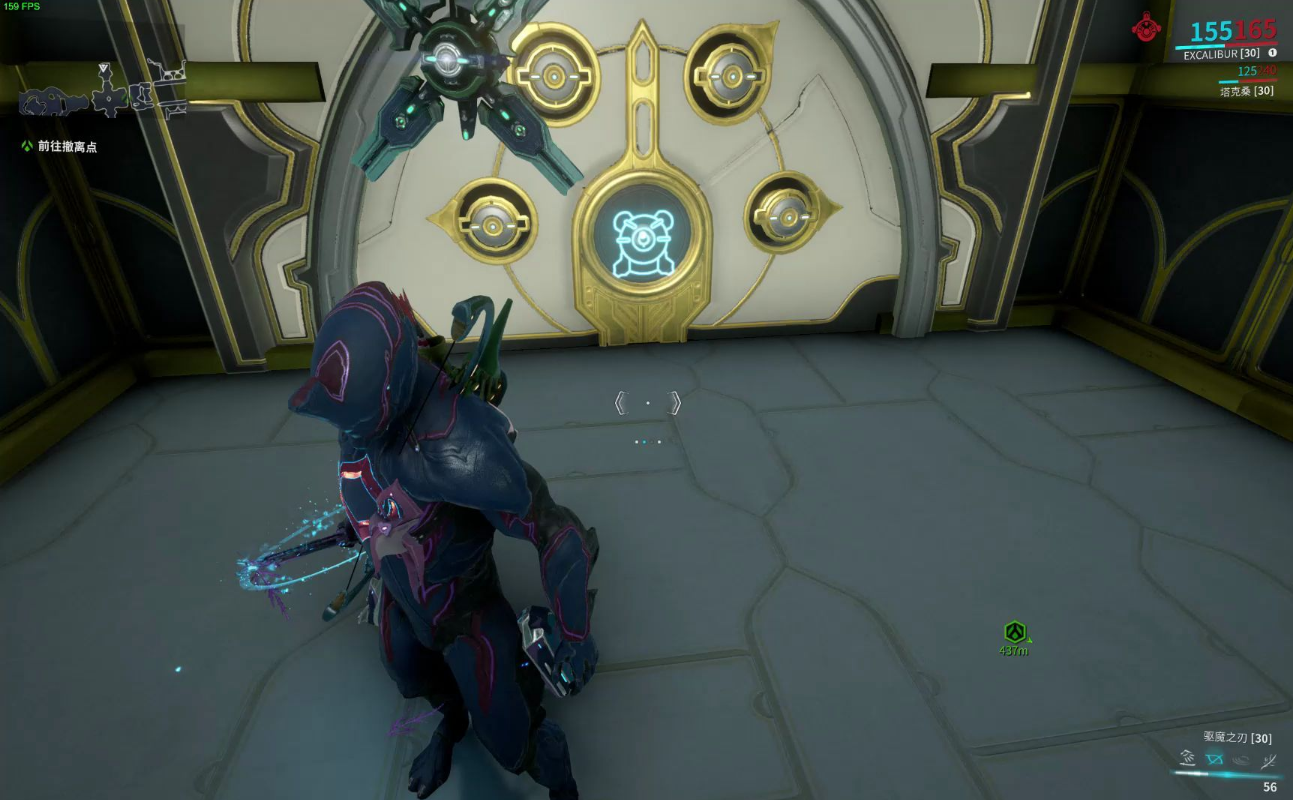The width and height of the screenshot is (1293, 800).
Task: Select the highlighted cyan second ability icon
Action: pos(1215,758)
